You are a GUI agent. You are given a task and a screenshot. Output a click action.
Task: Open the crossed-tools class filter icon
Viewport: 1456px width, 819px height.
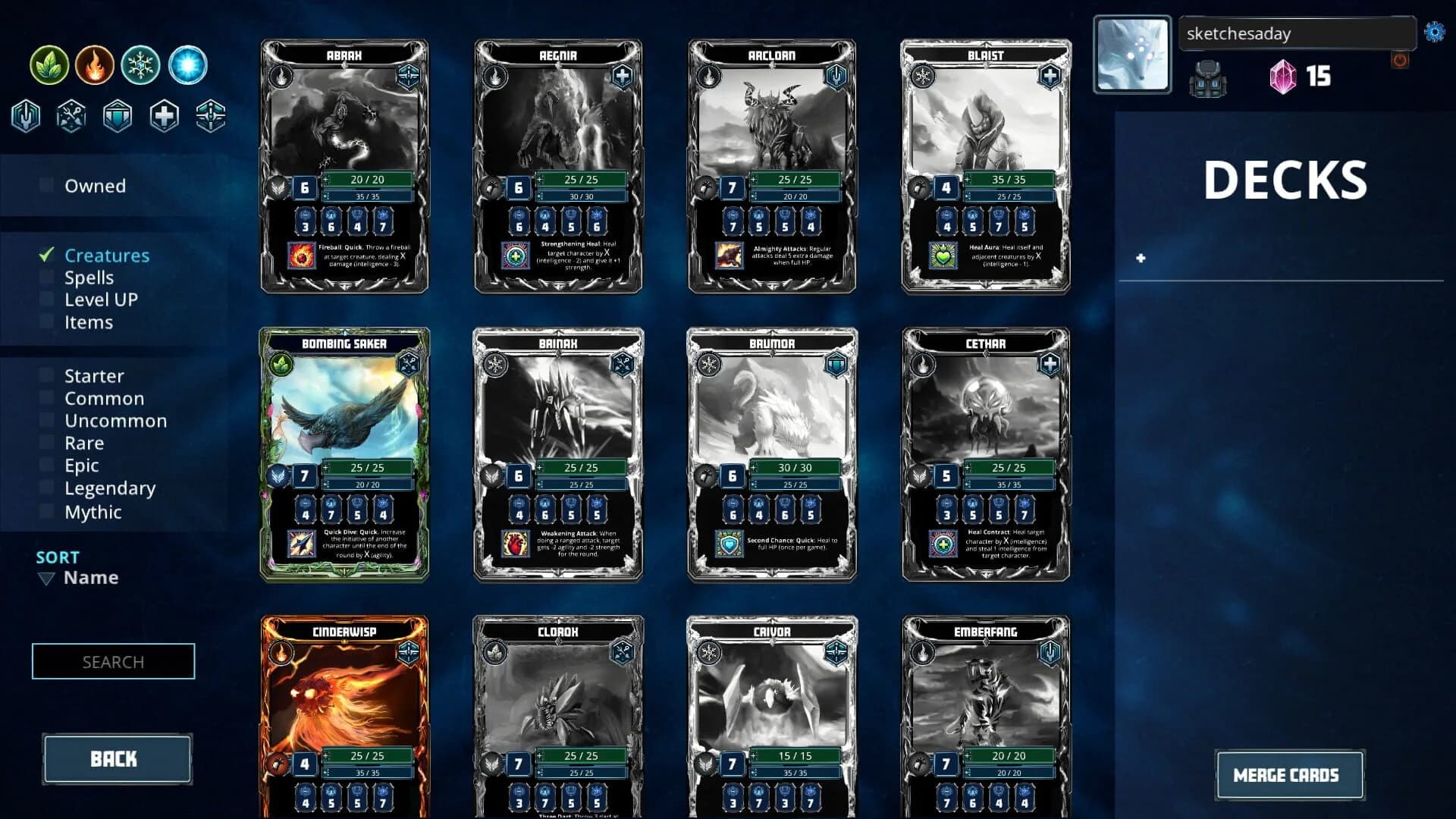pyautogui.click(x=71, y=115)
